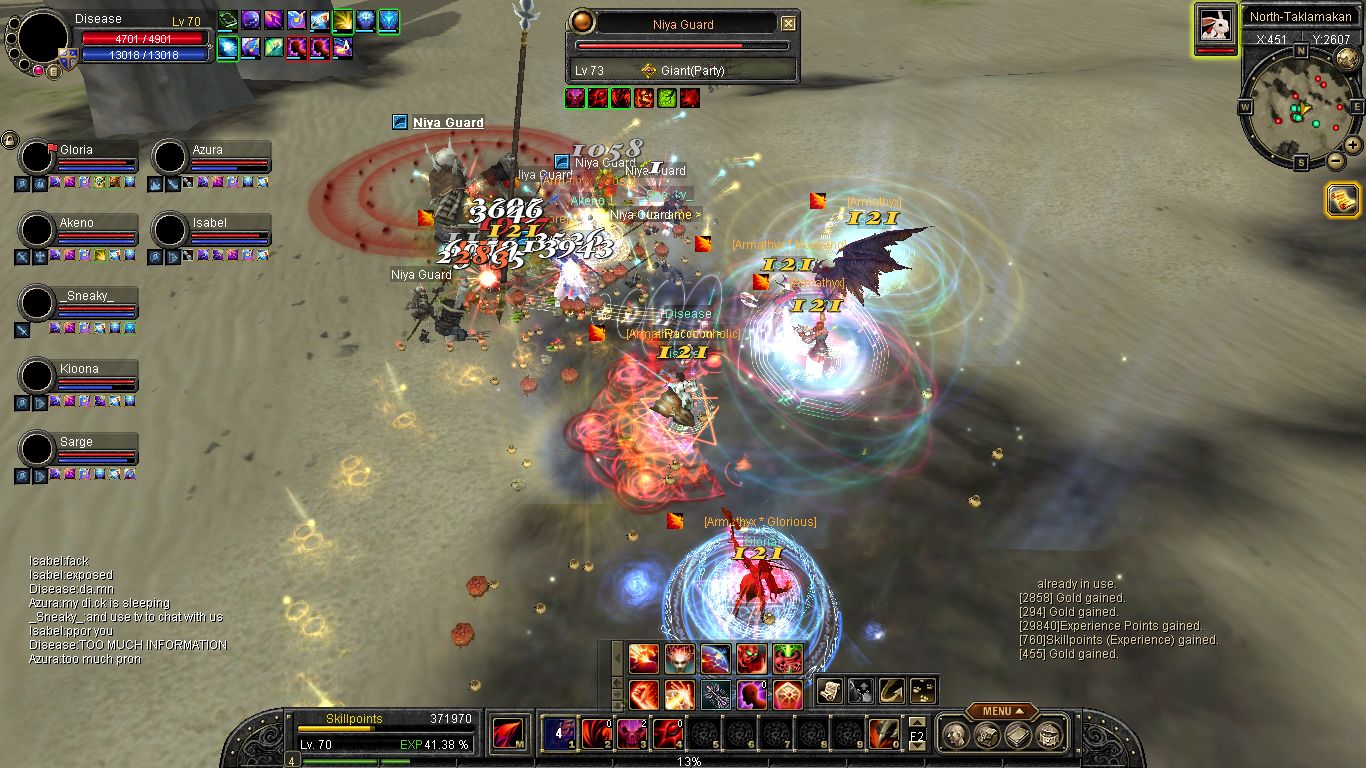Zoom in the minimap with plus button
The width and height of the screenshot is (1366, 768).
(x=1352, y=145)
